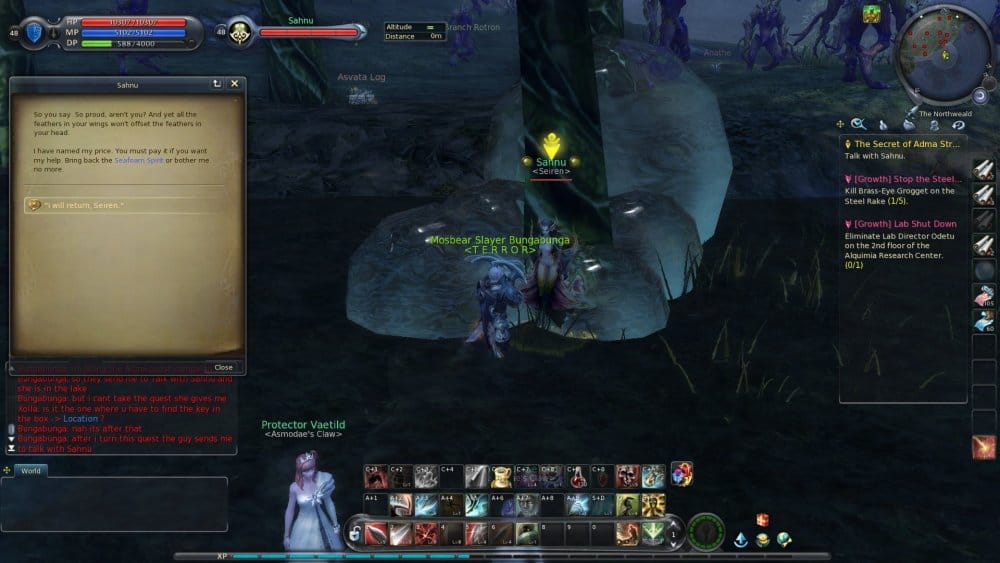
Task: Close the Sahnu dialogue with the Close button
Action: click(223, 367)
